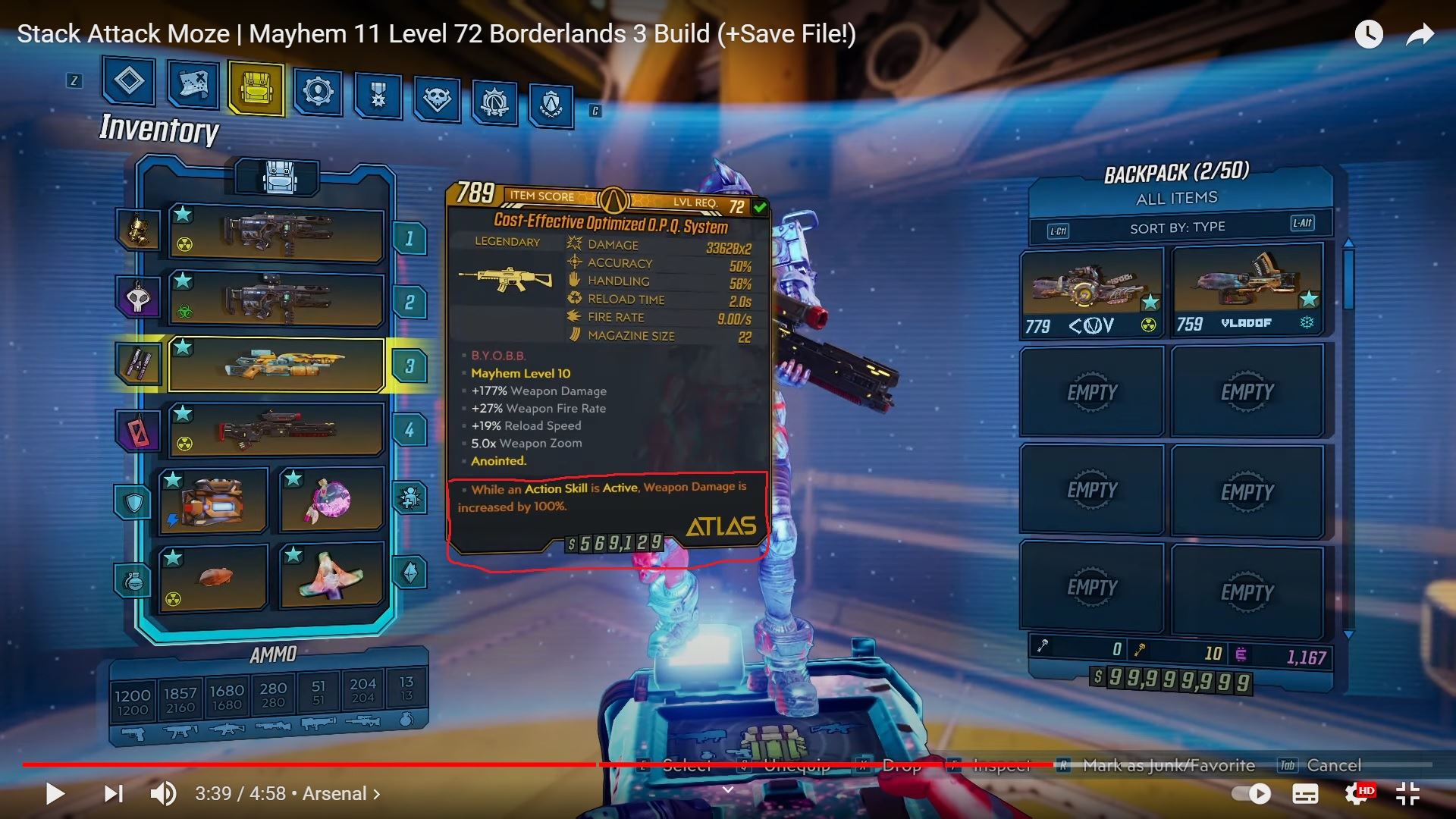Toggle the YouTube autoplay switch
1456x819 pixels.
[1253, 794]
